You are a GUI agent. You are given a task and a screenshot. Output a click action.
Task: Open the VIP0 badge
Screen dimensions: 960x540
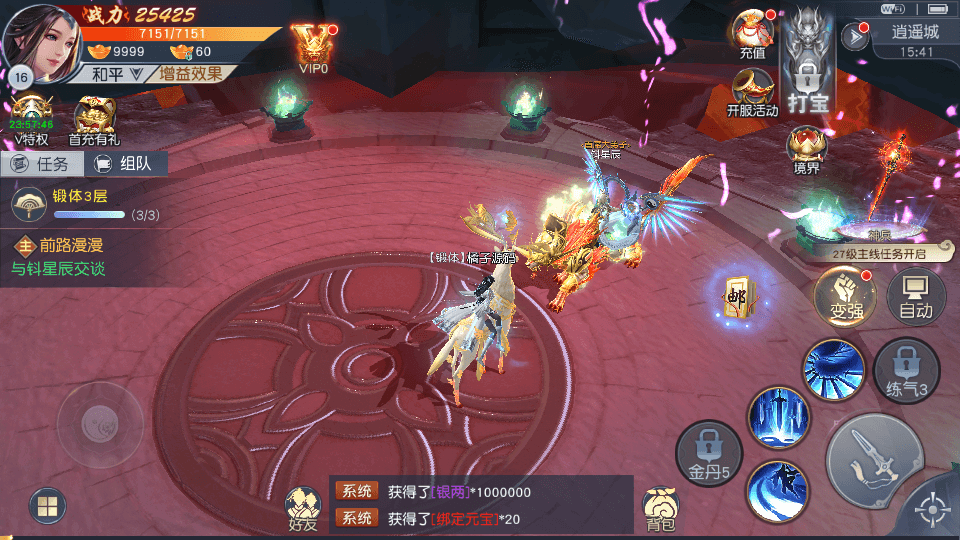[313, 45]
